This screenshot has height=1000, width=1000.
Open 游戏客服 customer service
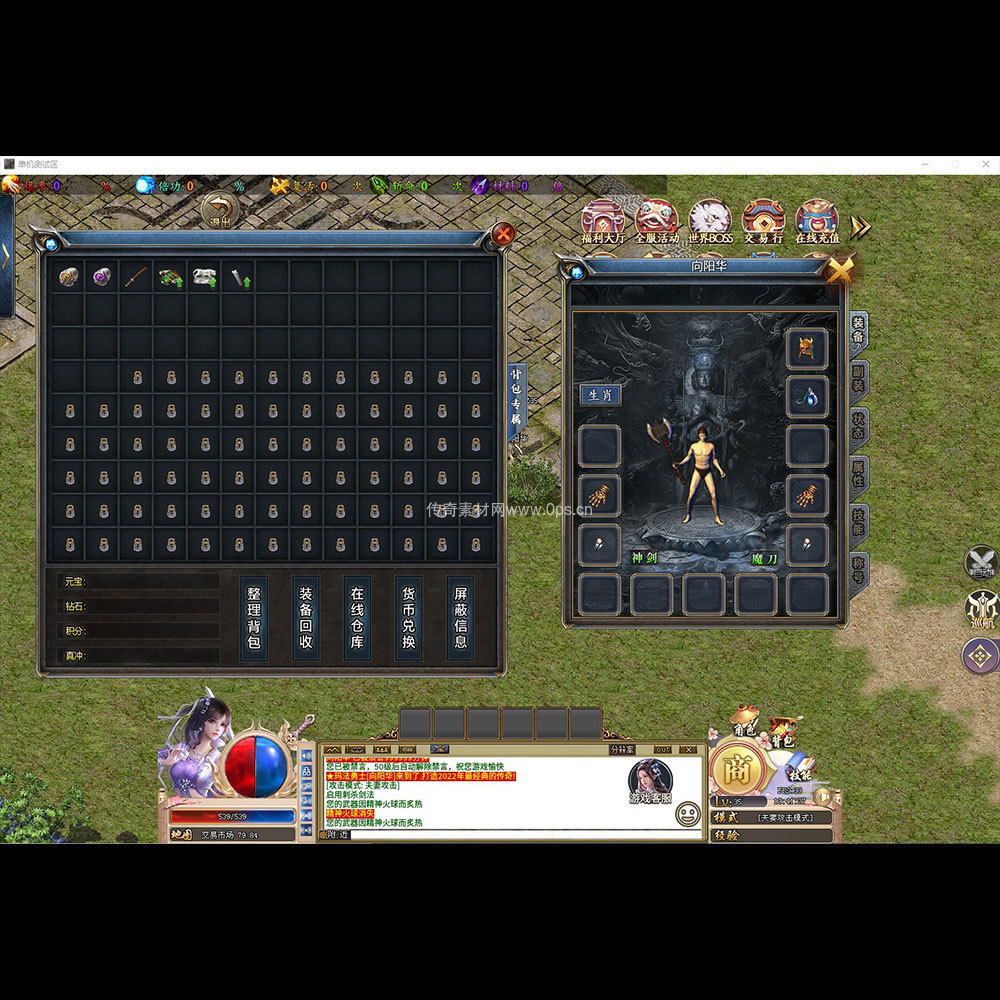point(650,782)
